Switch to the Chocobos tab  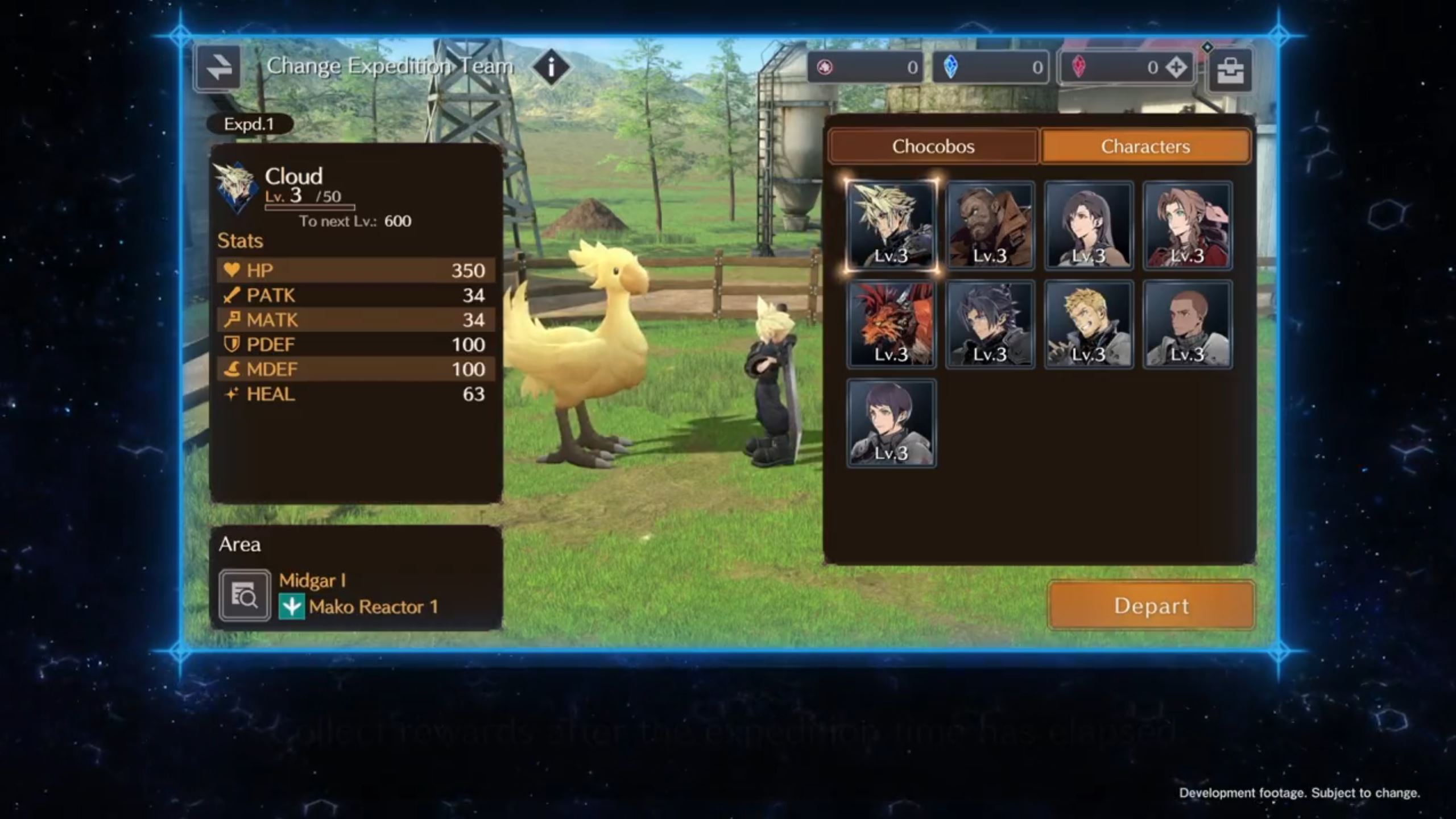tap(933, 146)
